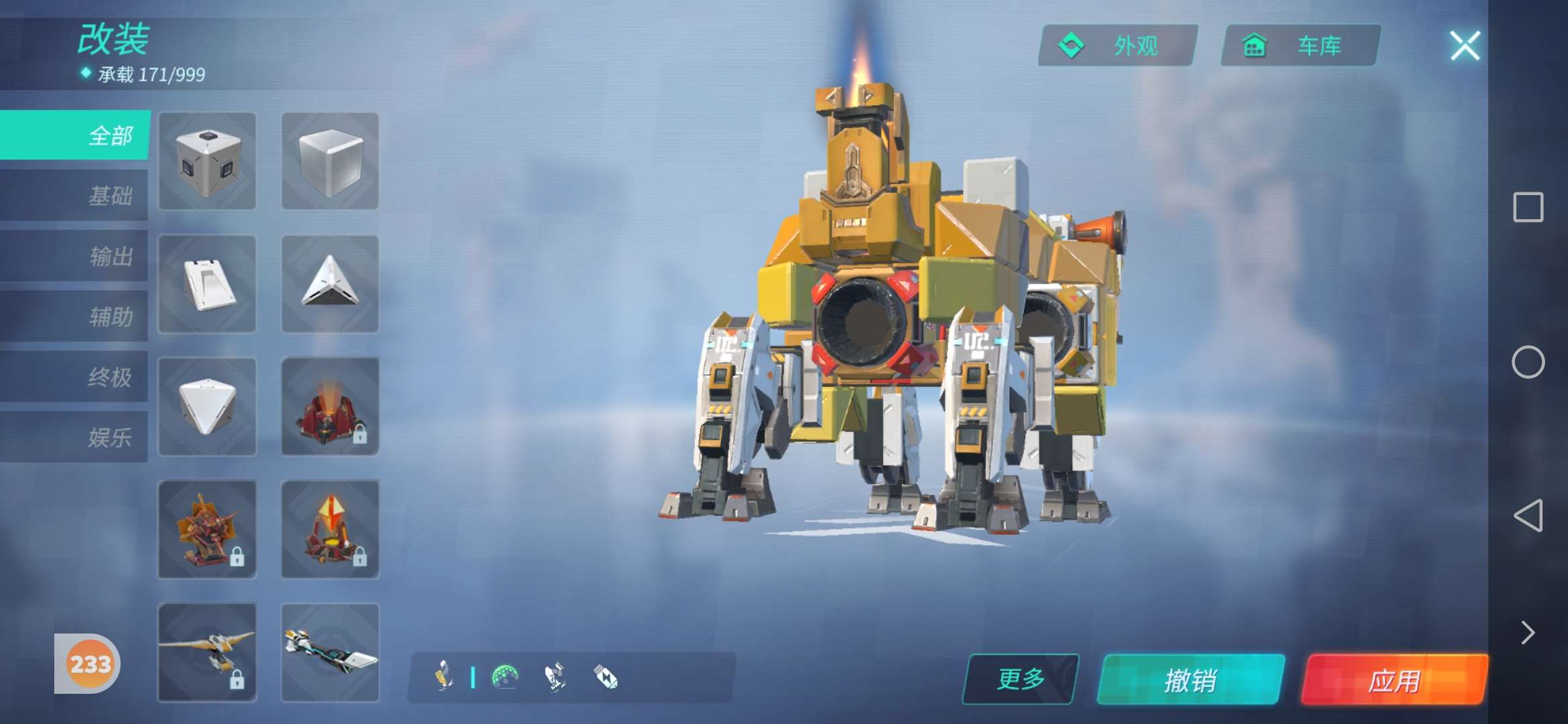Viewport: 1568px width, 724px height.
Task: Select the armored cube block with vents
Action: click(208, 161)
